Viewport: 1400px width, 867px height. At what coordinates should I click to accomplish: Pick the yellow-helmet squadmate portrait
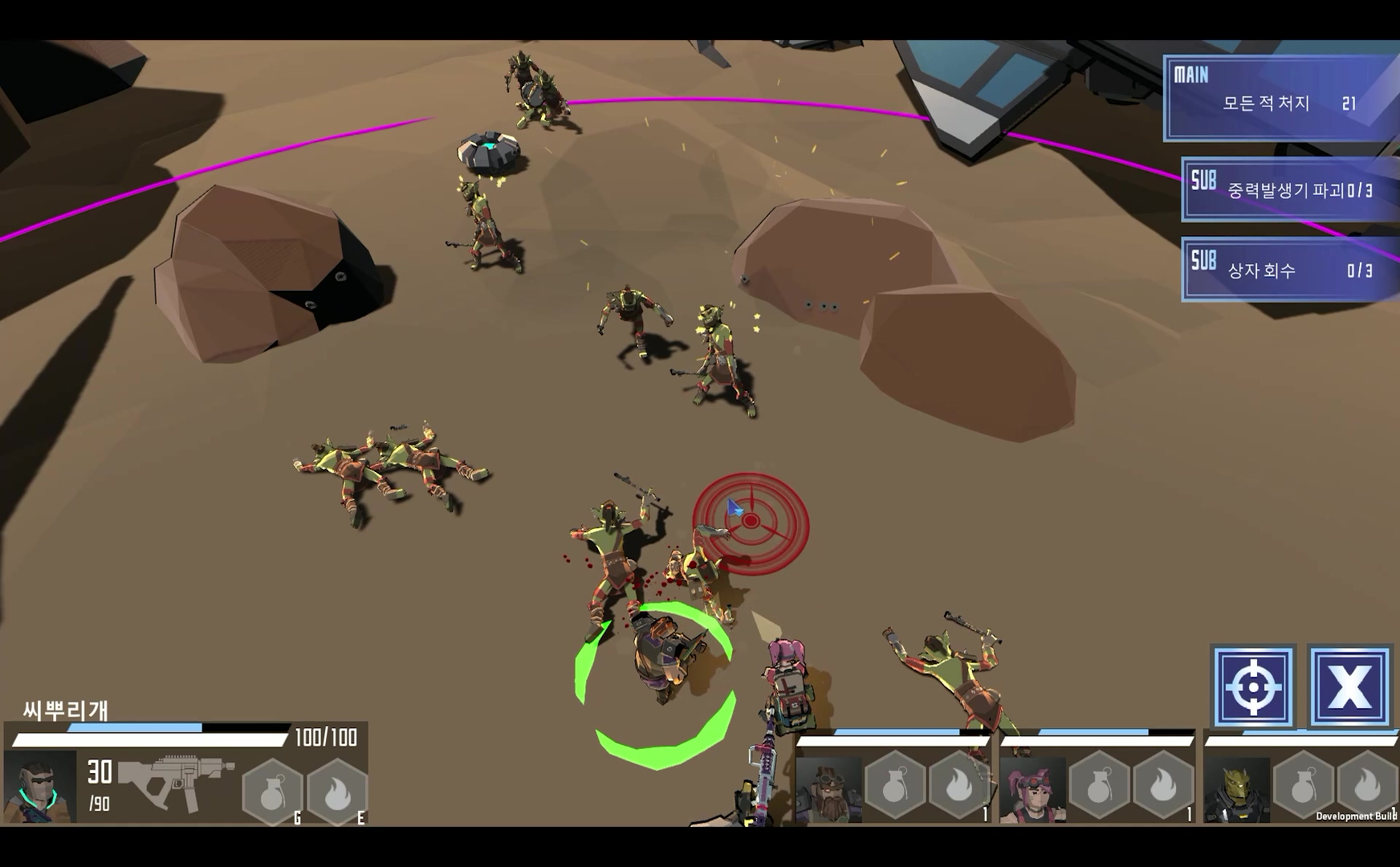click(1237, 790)
